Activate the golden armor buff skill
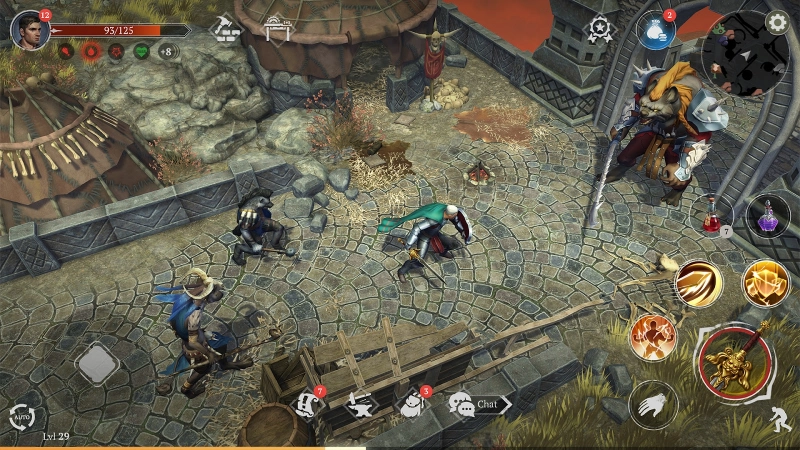Screen dimensions: 800x450 [x=765, y=283]
